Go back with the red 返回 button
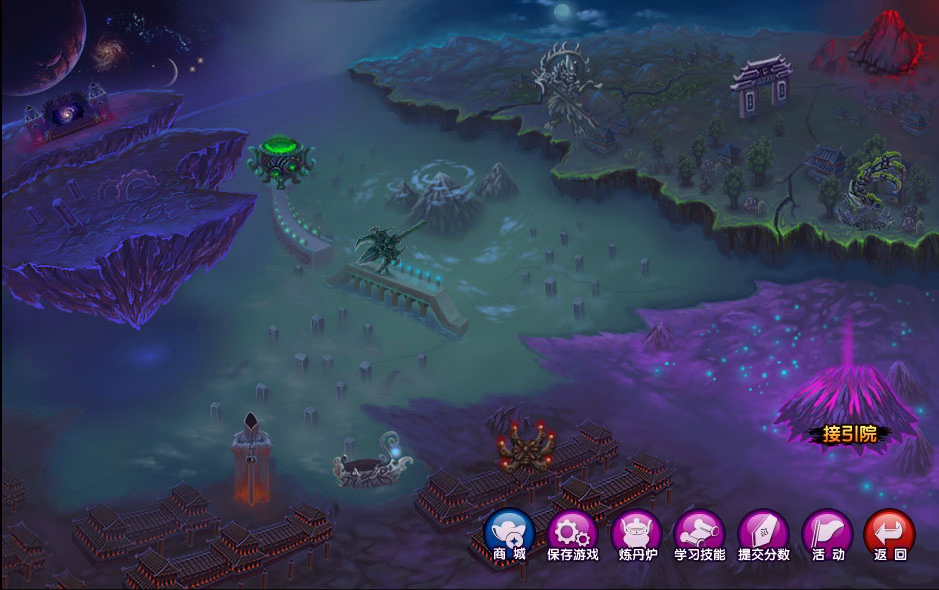The height and width of the screenshot is (590, 939). coord(889,533)
